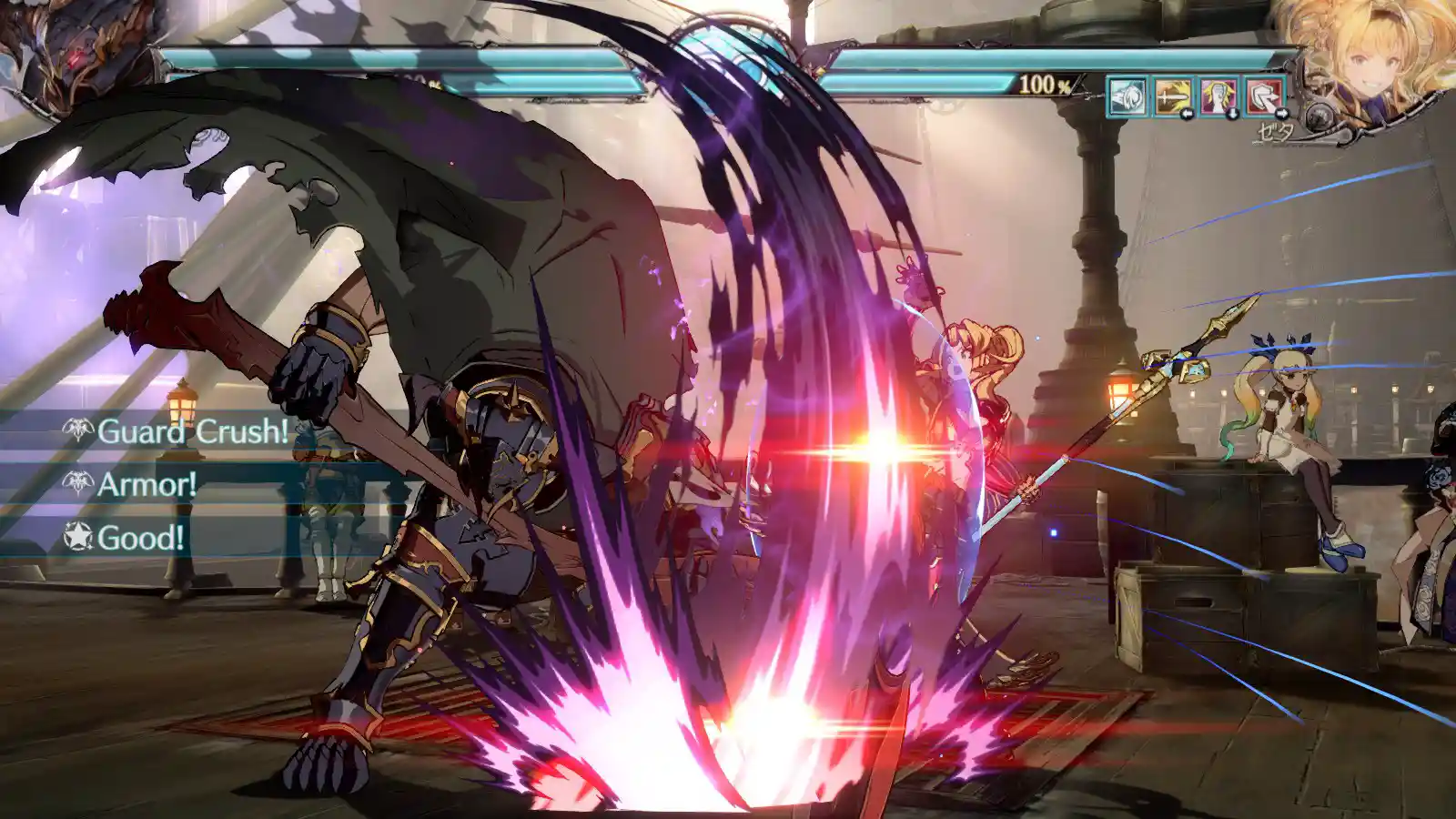
Task: Select the grey-blue swirling fist skill icon
Action: (1127, 96)
